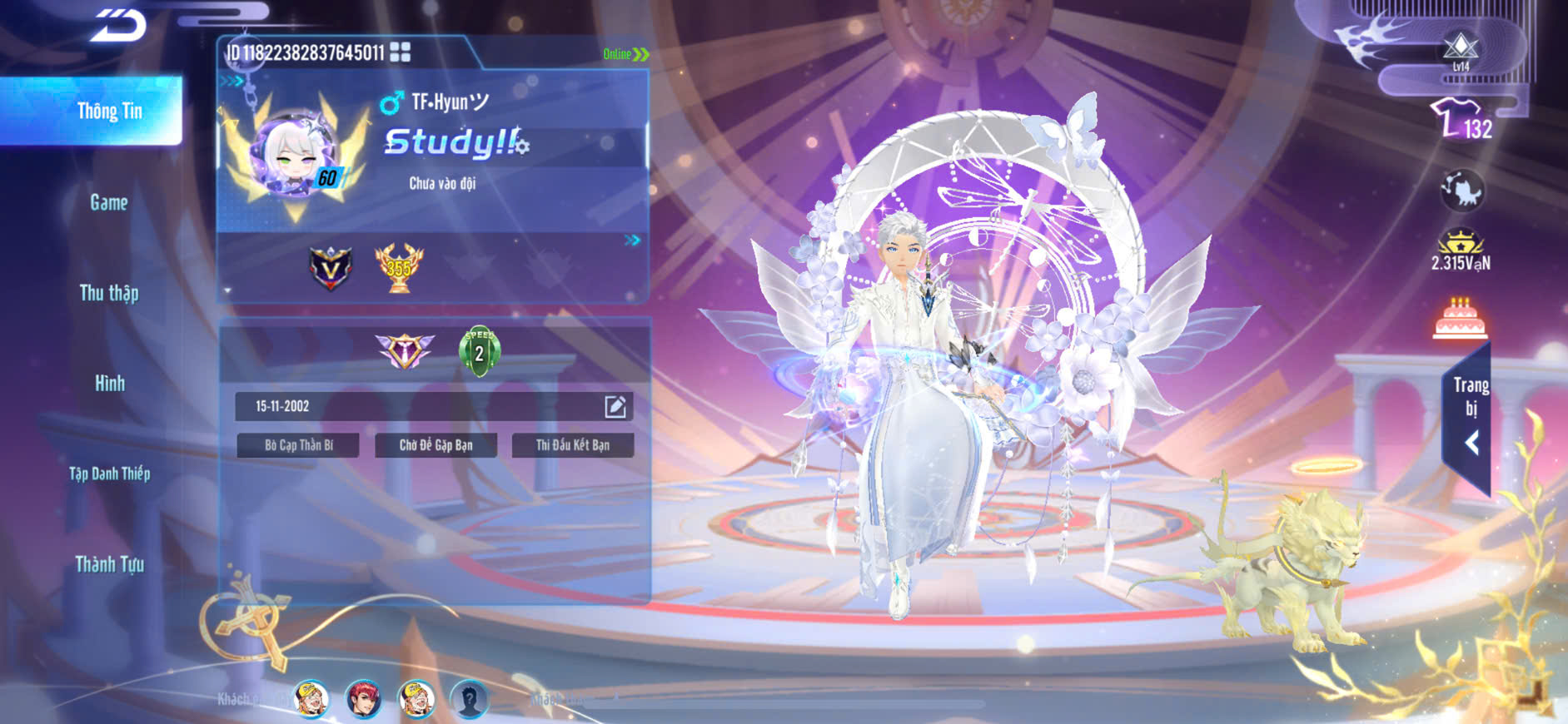Switch to the Thu thập tab

pos(108,293)
